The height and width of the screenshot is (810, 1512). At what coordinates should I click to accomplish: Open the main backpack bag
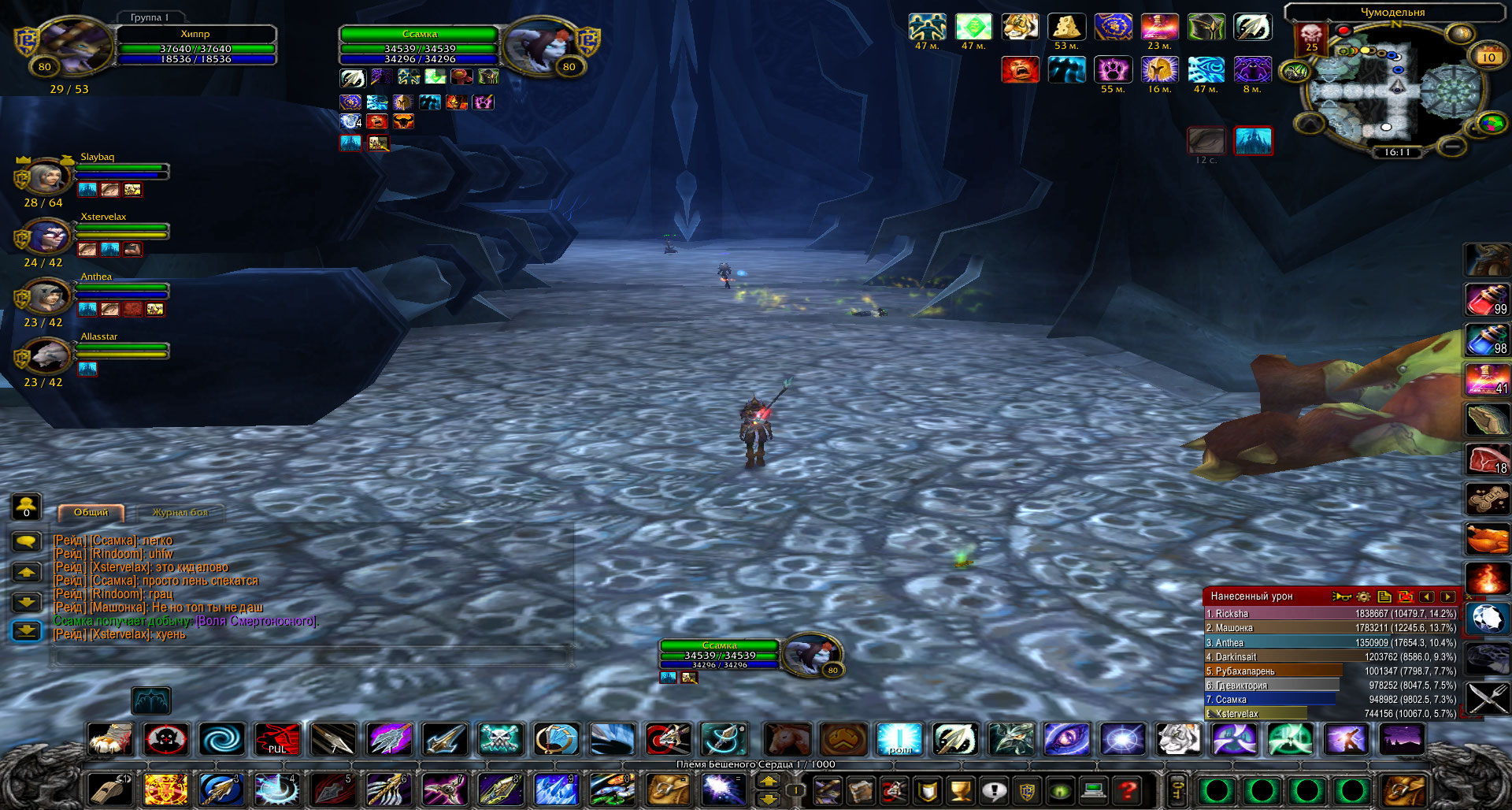1403,790
